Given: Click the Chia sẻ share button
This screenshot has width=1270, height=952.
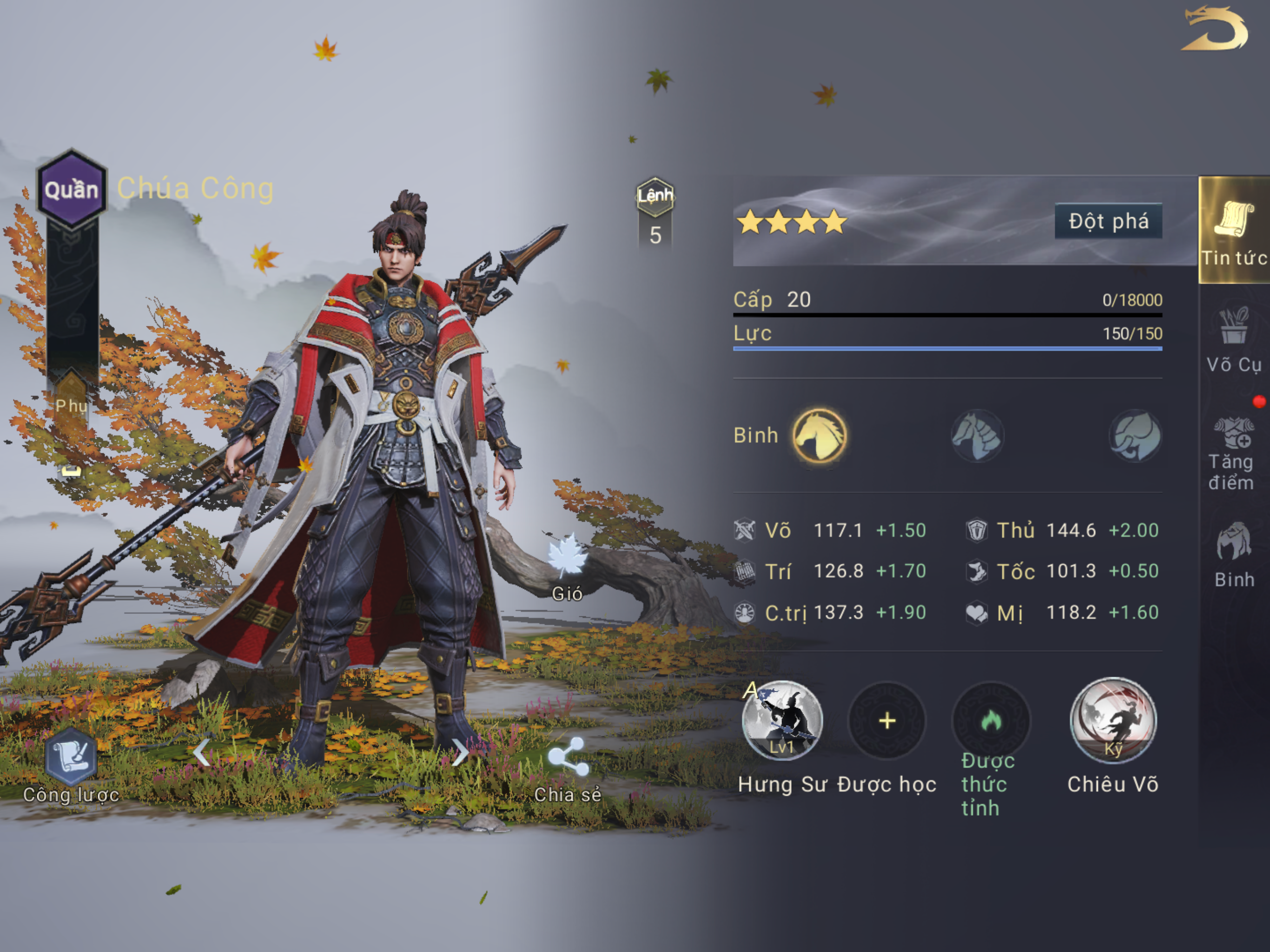Looking at the screenshot, I should [568, 758].
